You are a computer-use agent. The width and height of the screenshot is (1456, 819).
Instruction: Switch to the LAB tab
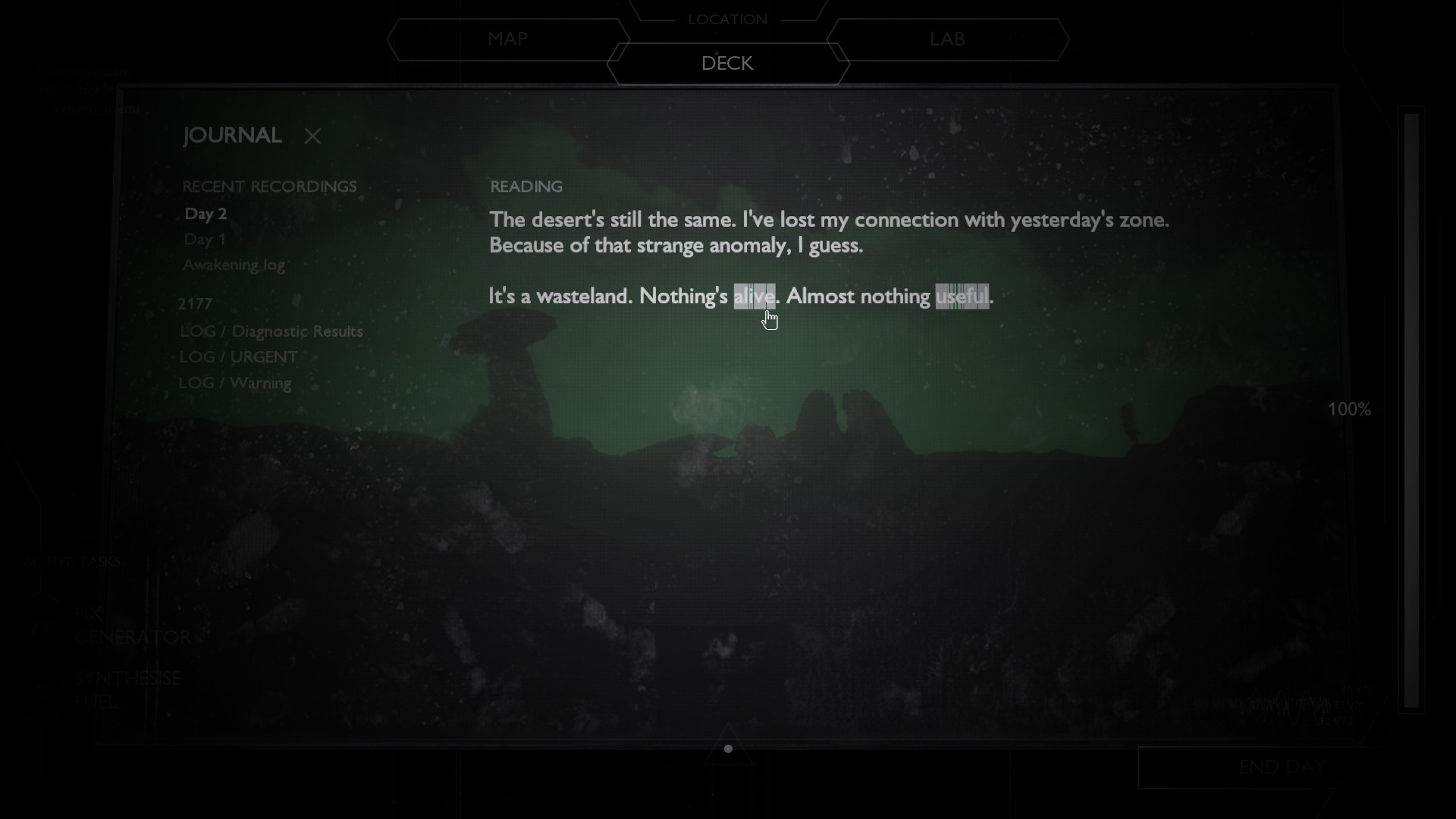947,39
